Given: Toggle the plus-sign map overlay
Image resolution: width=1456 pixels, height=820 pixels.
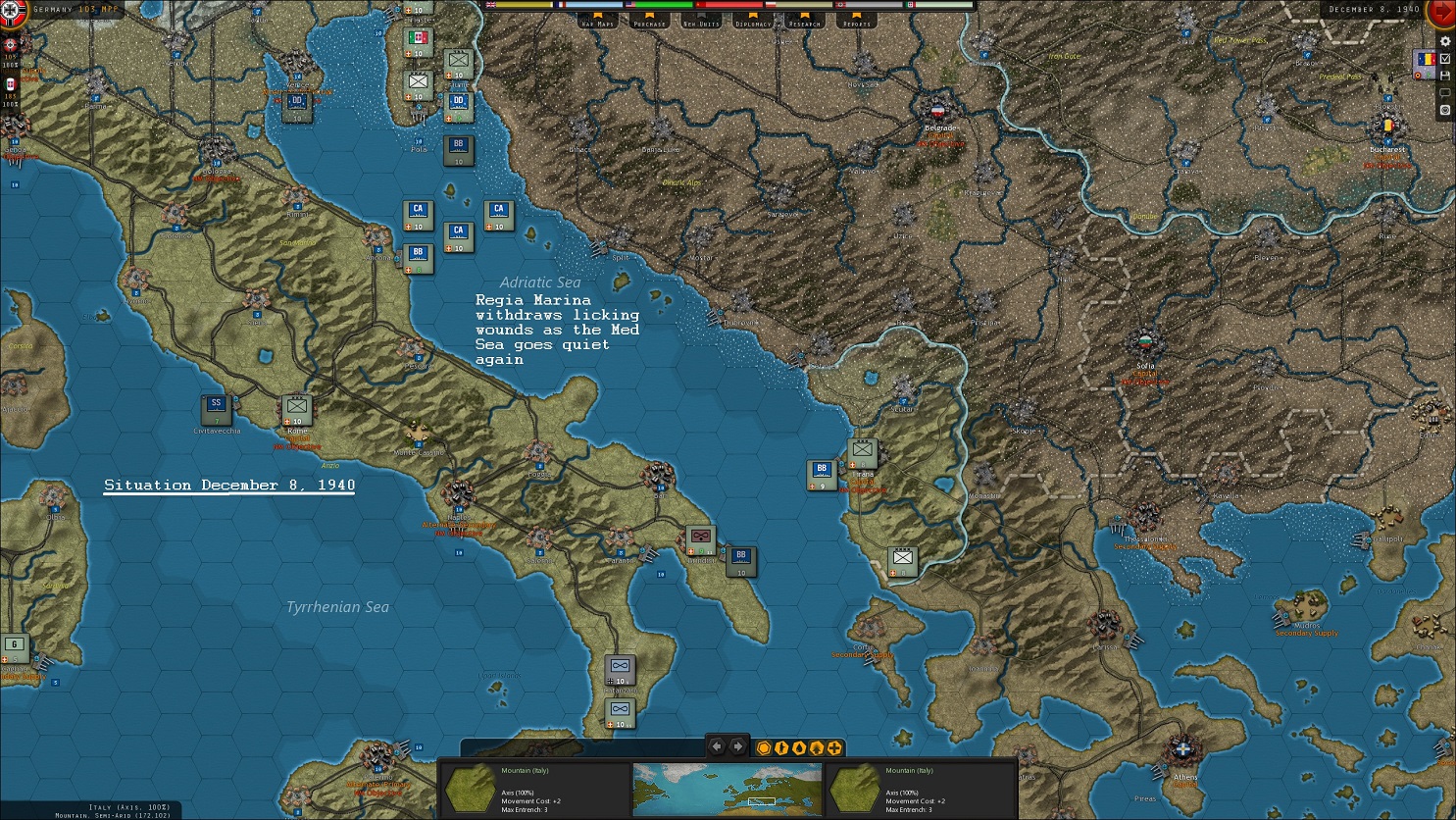Looking at the screenshot, I should tap(834, 748).
